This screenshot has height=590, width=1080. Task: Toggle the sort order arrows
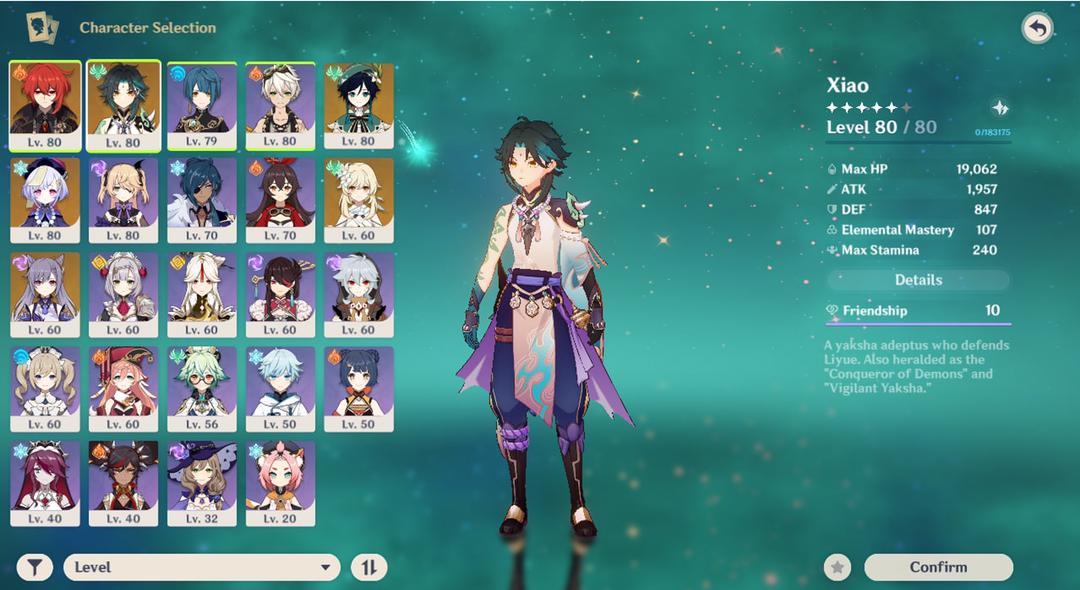pos(368,568)
